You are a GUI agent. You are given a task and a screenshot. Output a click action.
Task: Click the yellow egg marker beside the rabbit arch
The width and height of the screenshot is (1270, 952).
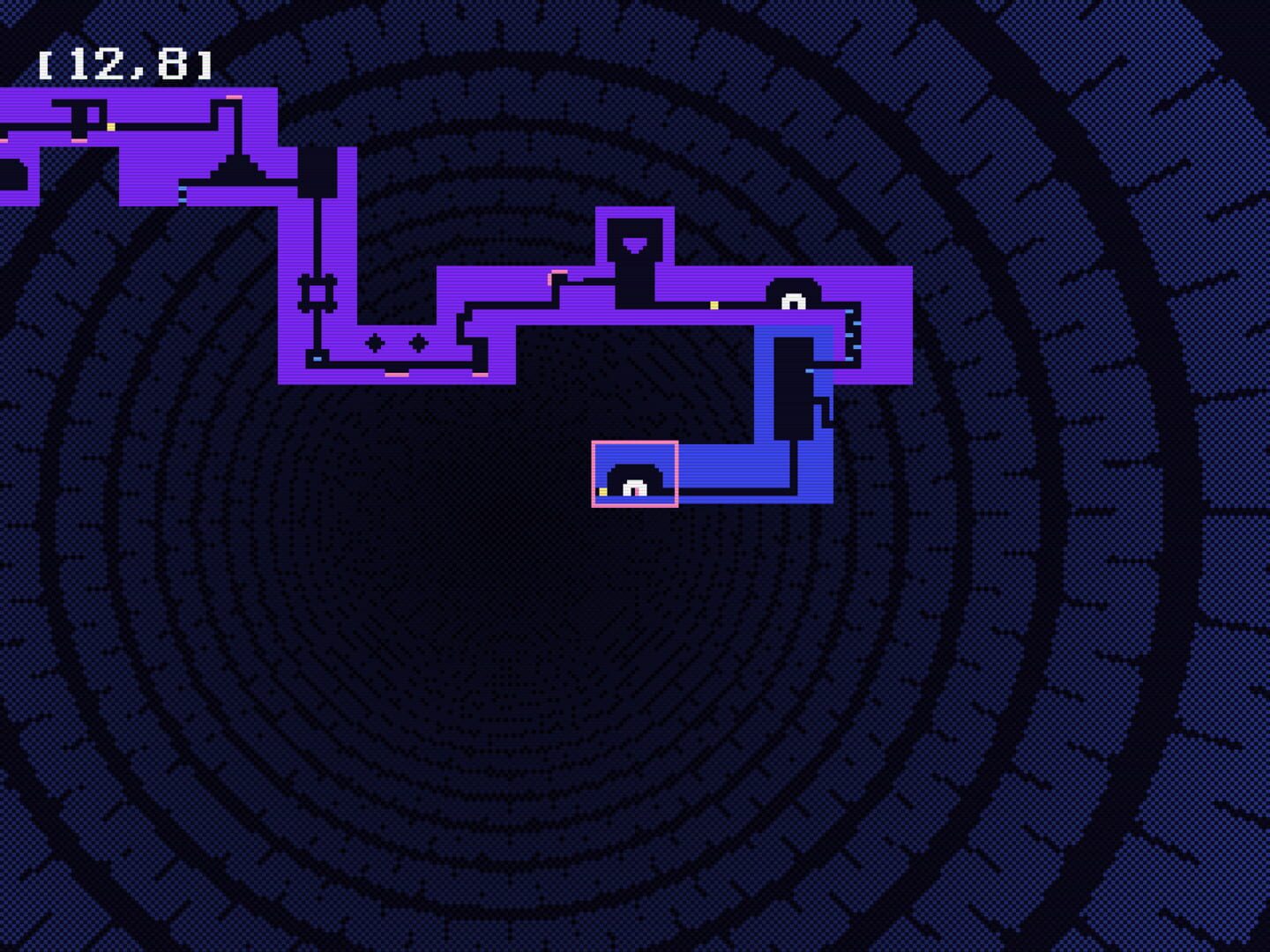coord(714,305)
